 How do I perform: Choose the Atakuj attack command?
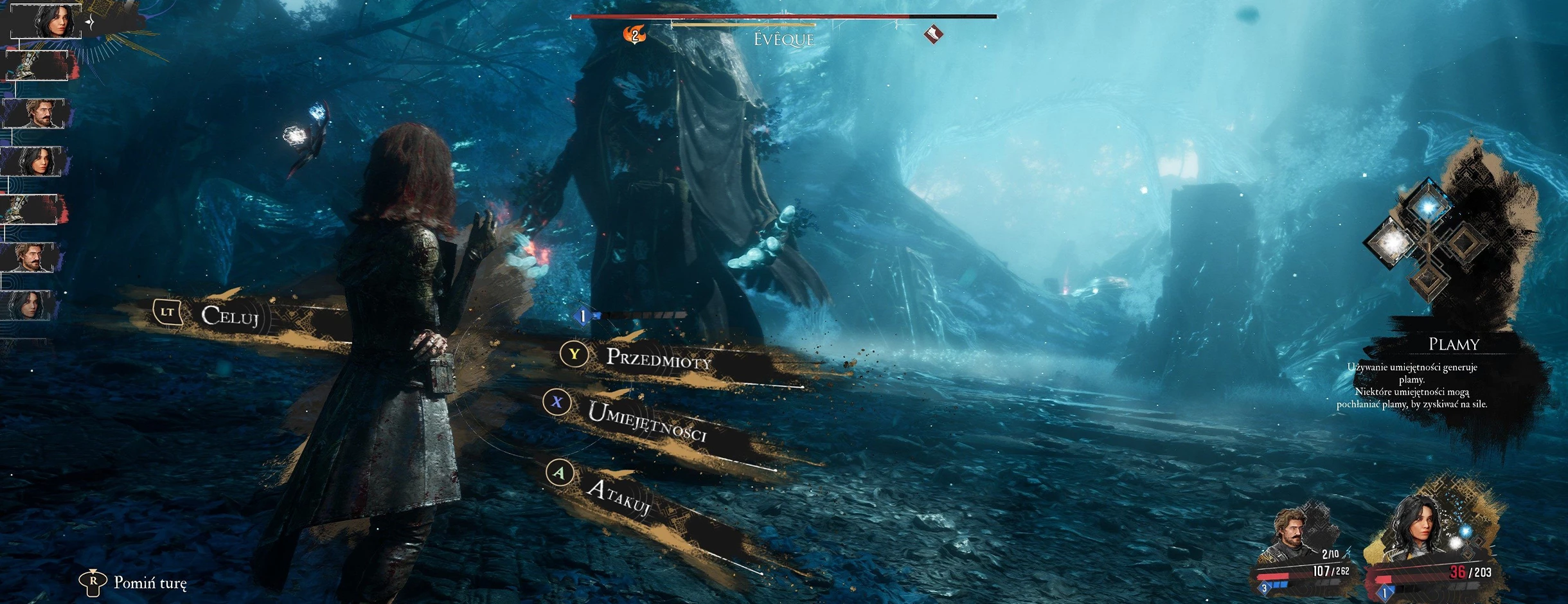(x=618, y=498)
